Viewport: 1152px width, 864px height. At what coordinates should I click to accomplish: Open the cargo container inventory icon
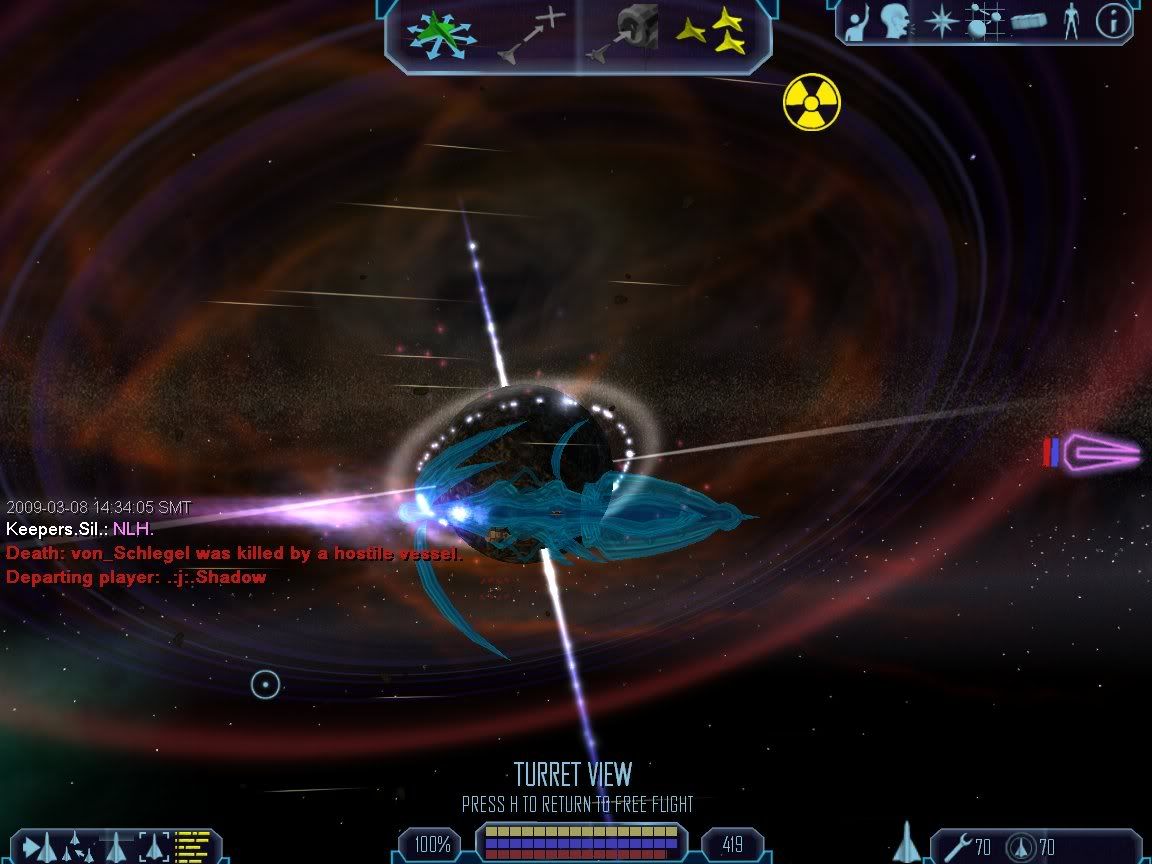1028,22
